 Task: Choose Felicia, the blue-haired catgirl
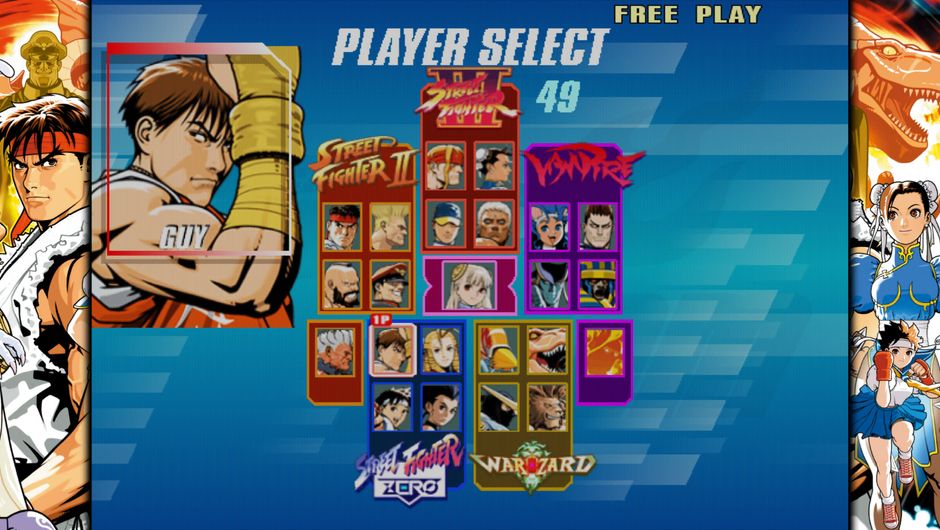[550, 227]
